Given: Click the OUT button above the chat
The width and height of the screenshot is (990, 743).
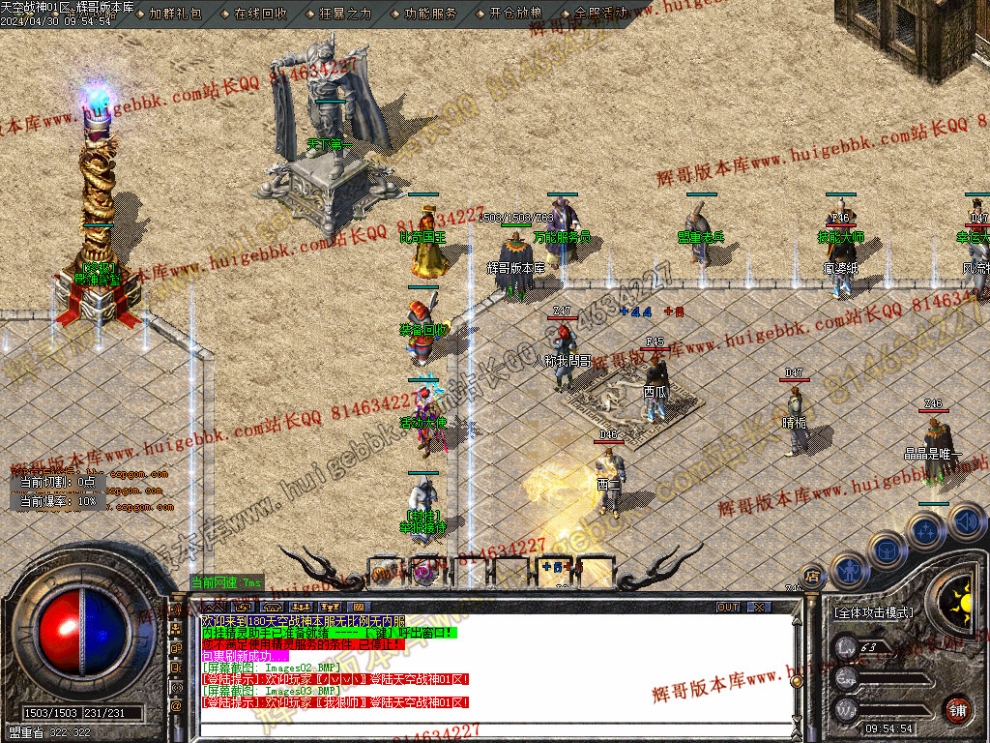Looking at the screenshot, I should (728, 607).
